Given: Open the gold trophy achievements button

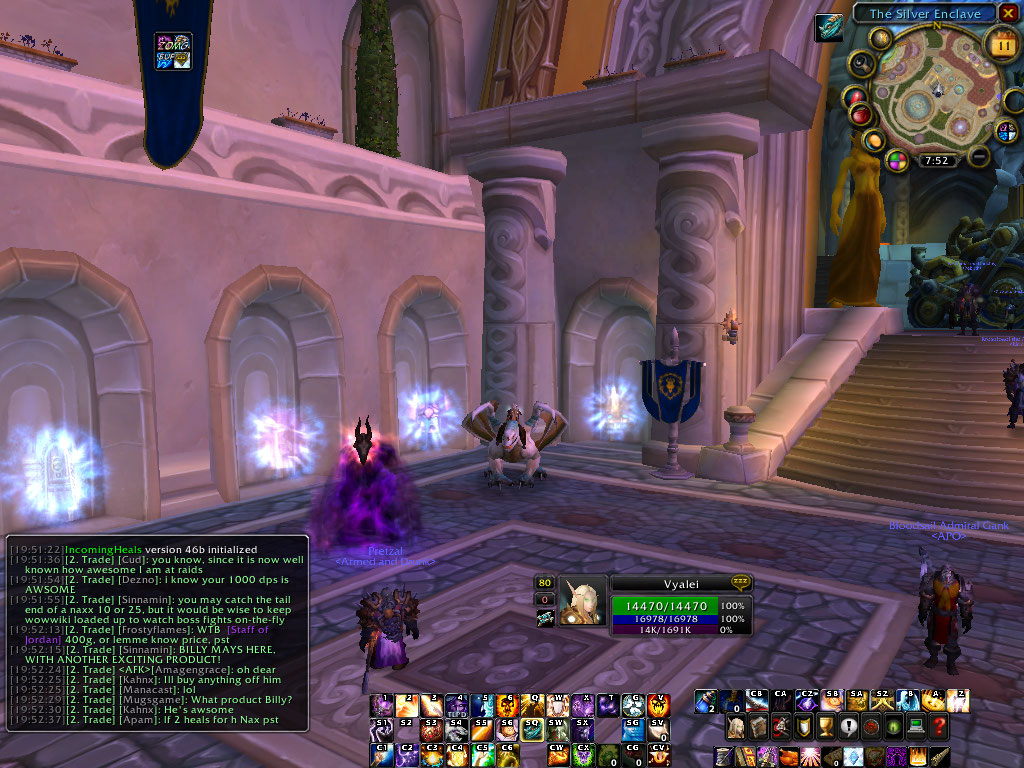Looking at the screenshot, I should tap(827, 727).
